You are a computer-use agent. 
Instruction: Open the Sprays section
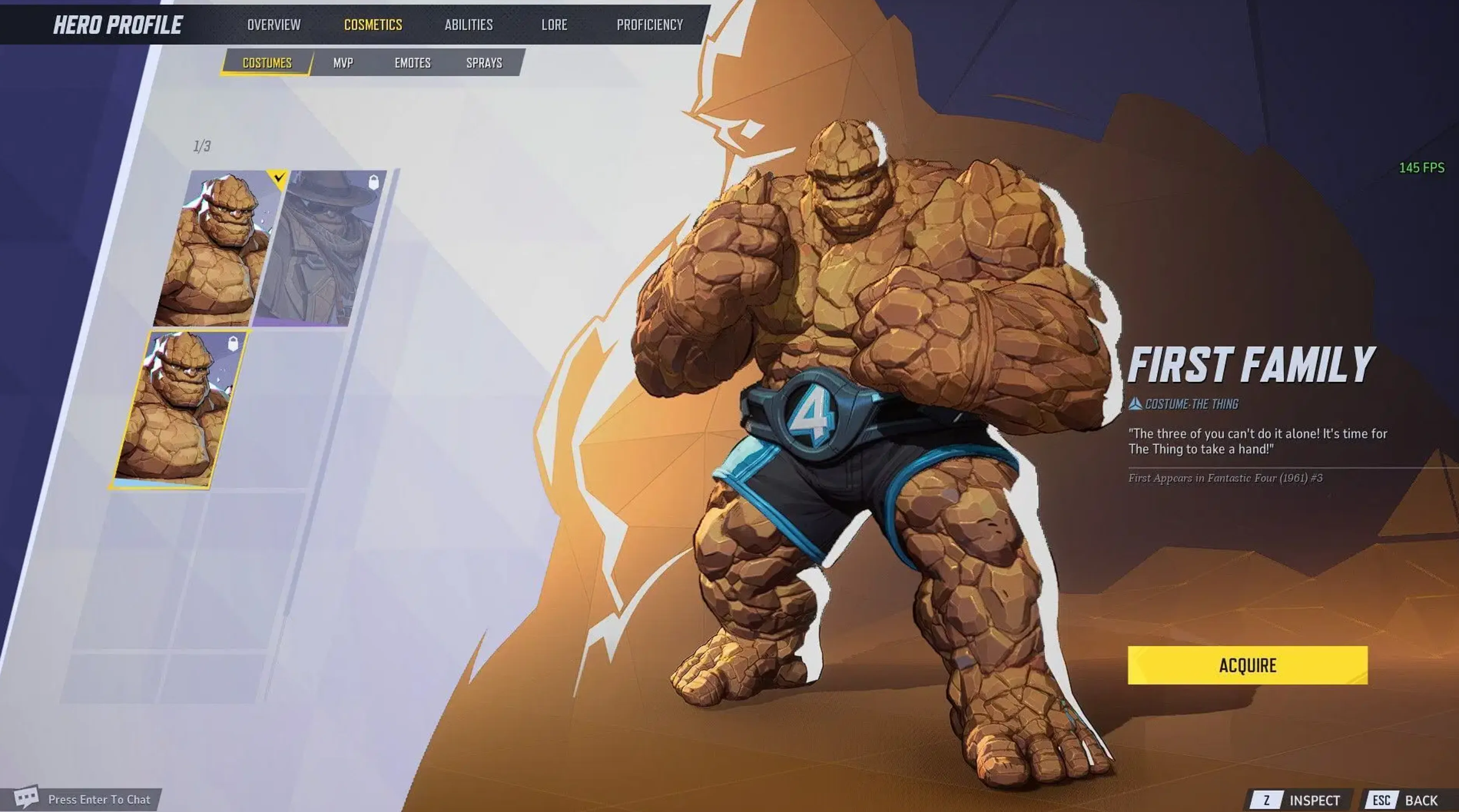point(484,63)
